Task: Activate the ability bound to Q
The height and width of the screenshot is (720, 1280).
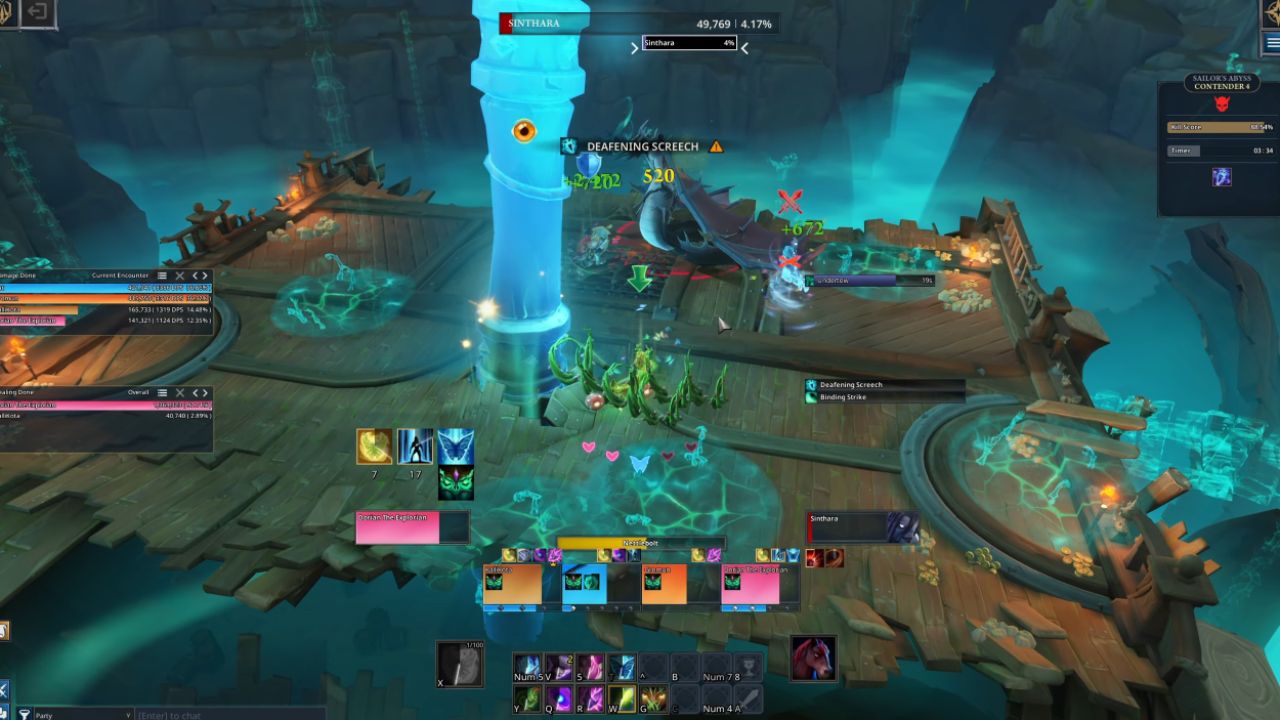Action: (559, 697)
